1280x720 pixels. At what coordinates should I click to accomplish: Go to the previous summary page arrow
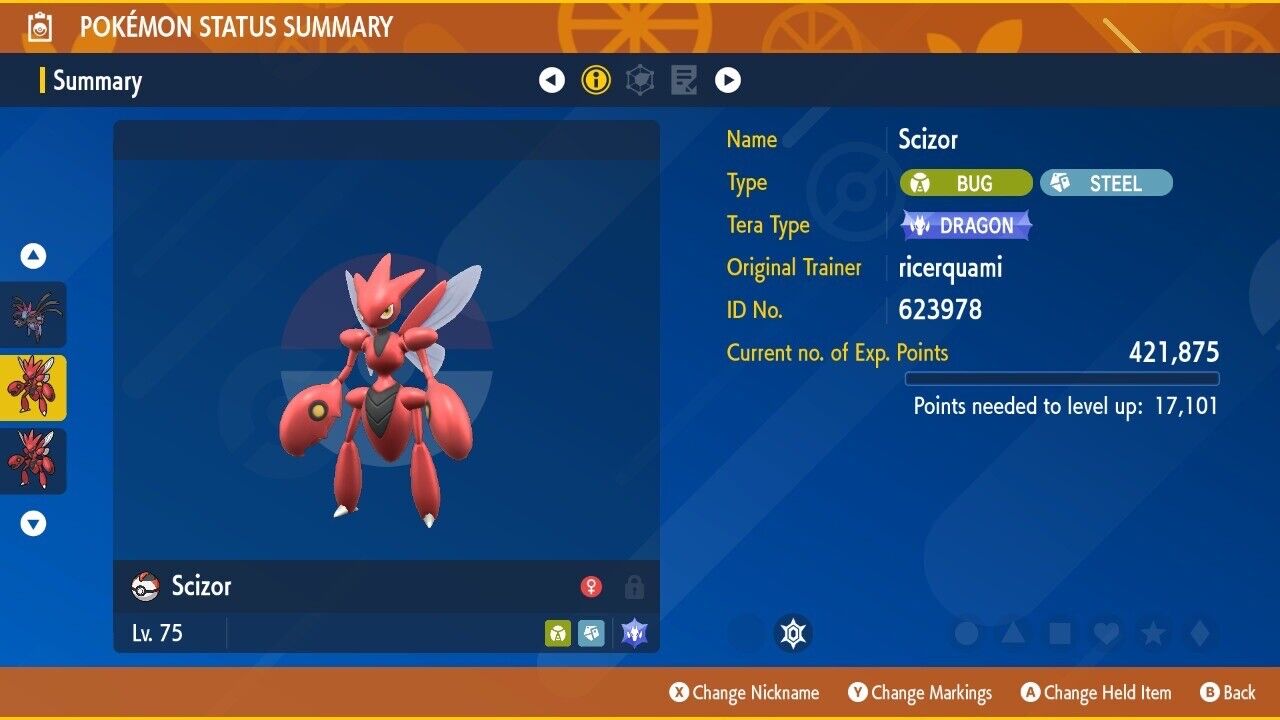pyautogui.click(x=552, y=80)
